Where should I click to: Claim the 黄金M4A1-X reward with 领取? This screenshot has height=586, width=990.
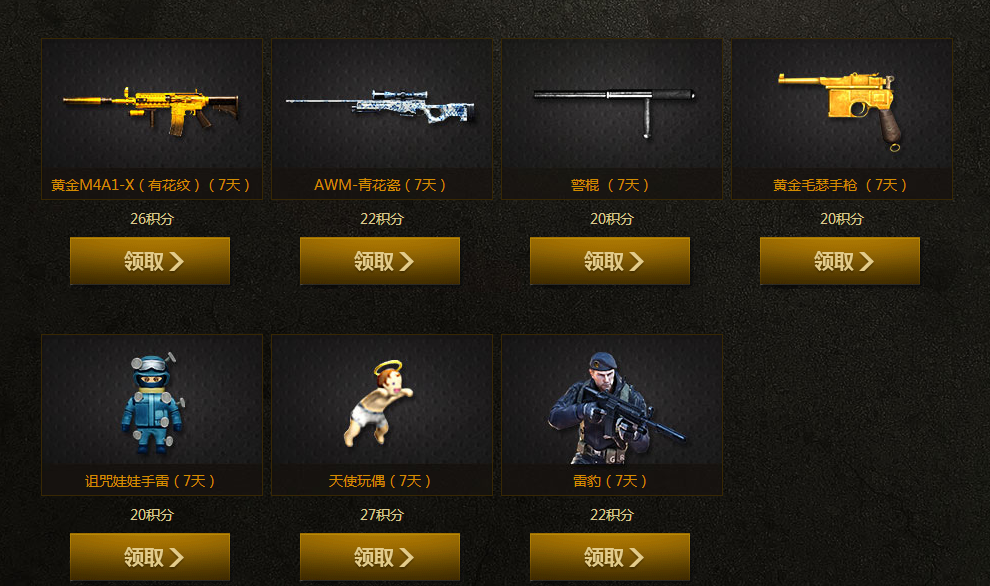pyautogui.click(x=150, y=261)
